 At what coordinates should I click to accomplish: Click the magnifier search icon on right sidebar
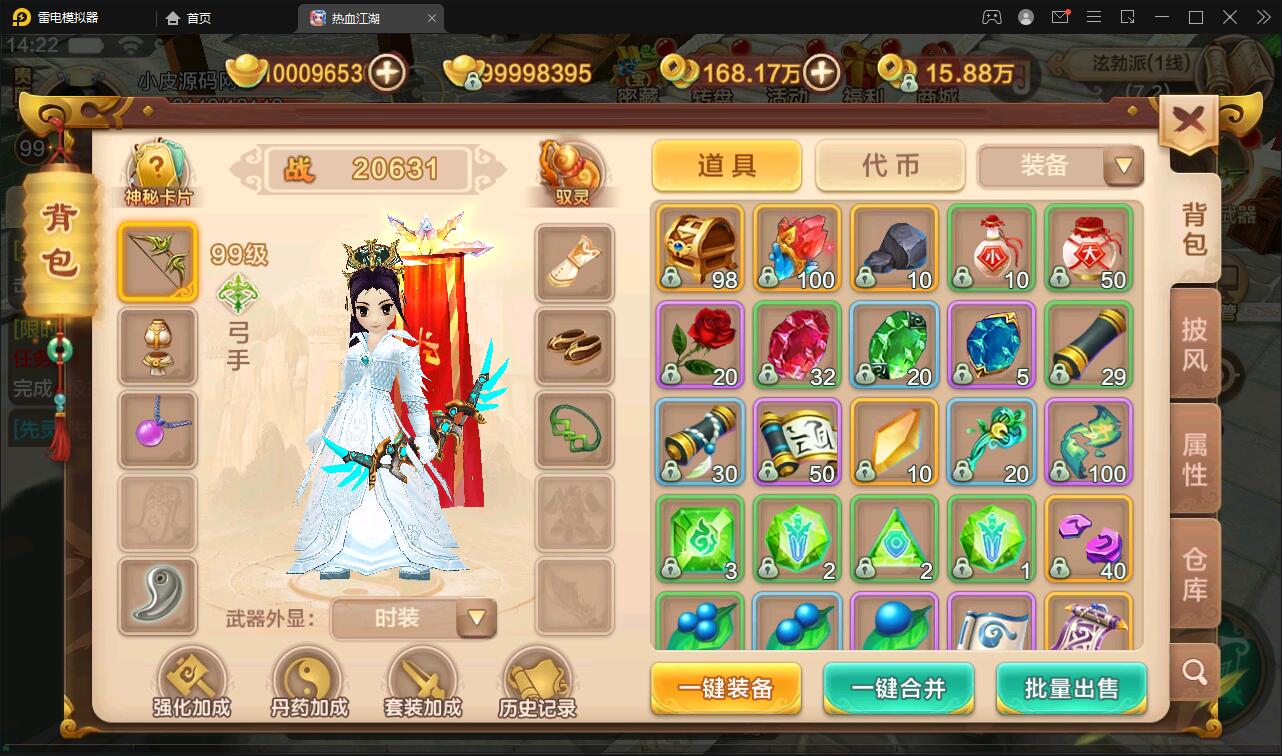point(1193,674)
